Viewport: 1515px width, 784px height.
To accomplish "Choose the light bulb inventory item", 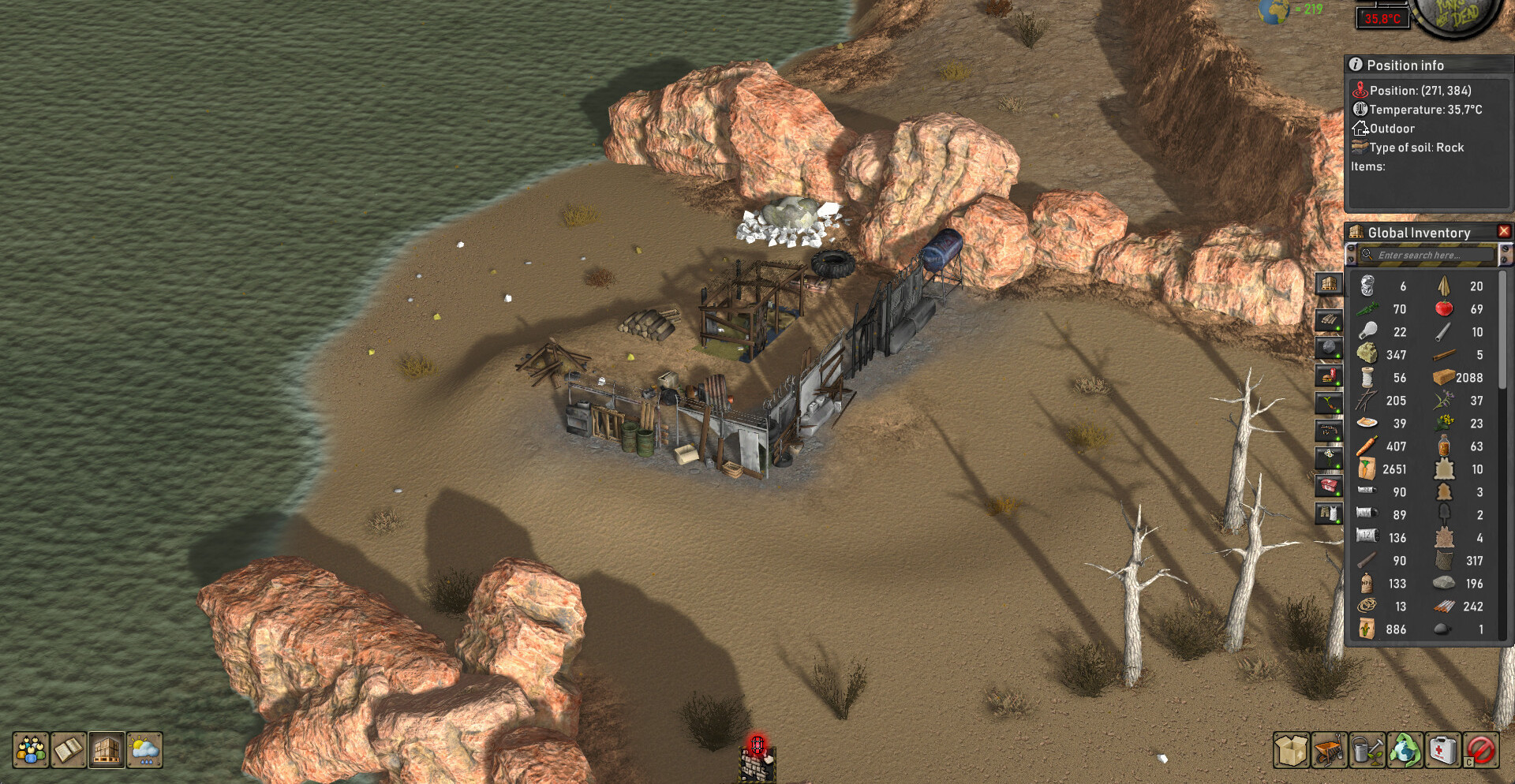I will pos(1367,331).
